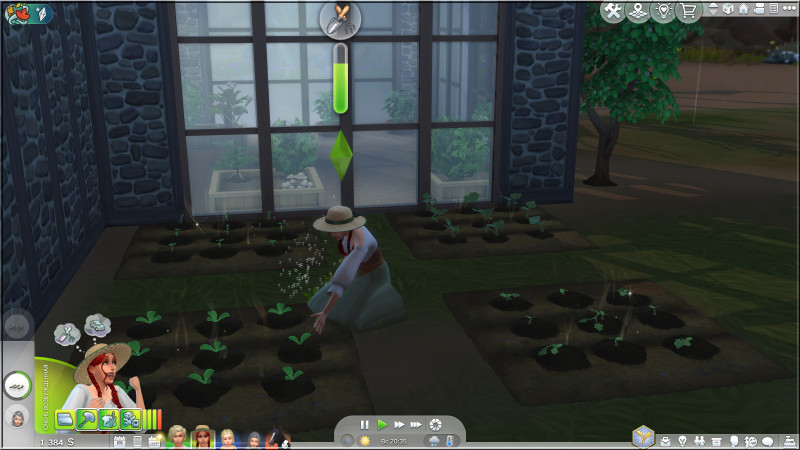Click the plumbob cube icon
This screenshot has height=450, width=800.
pyautogui.click(x=643, y=437)
